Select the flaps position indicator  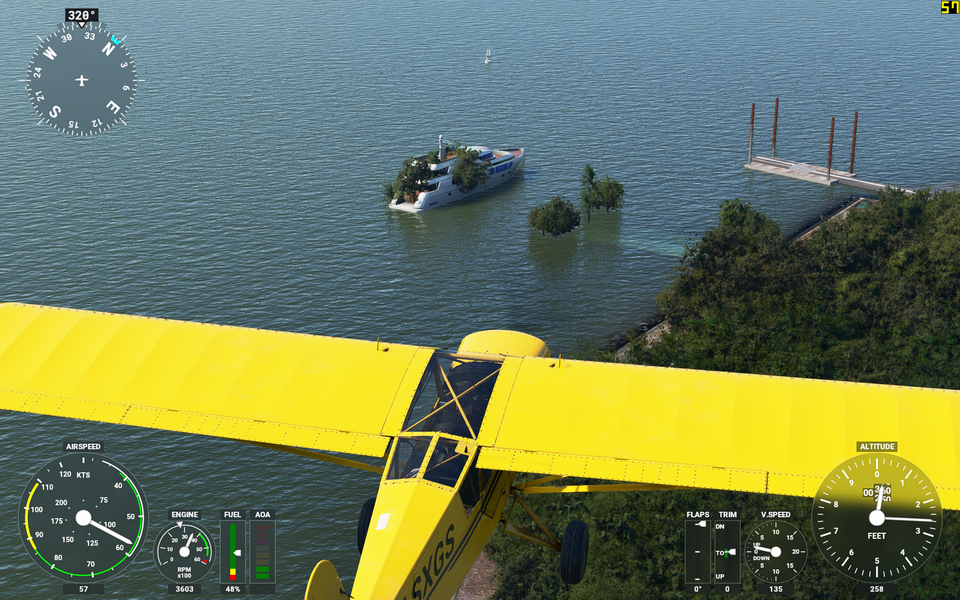698,551
